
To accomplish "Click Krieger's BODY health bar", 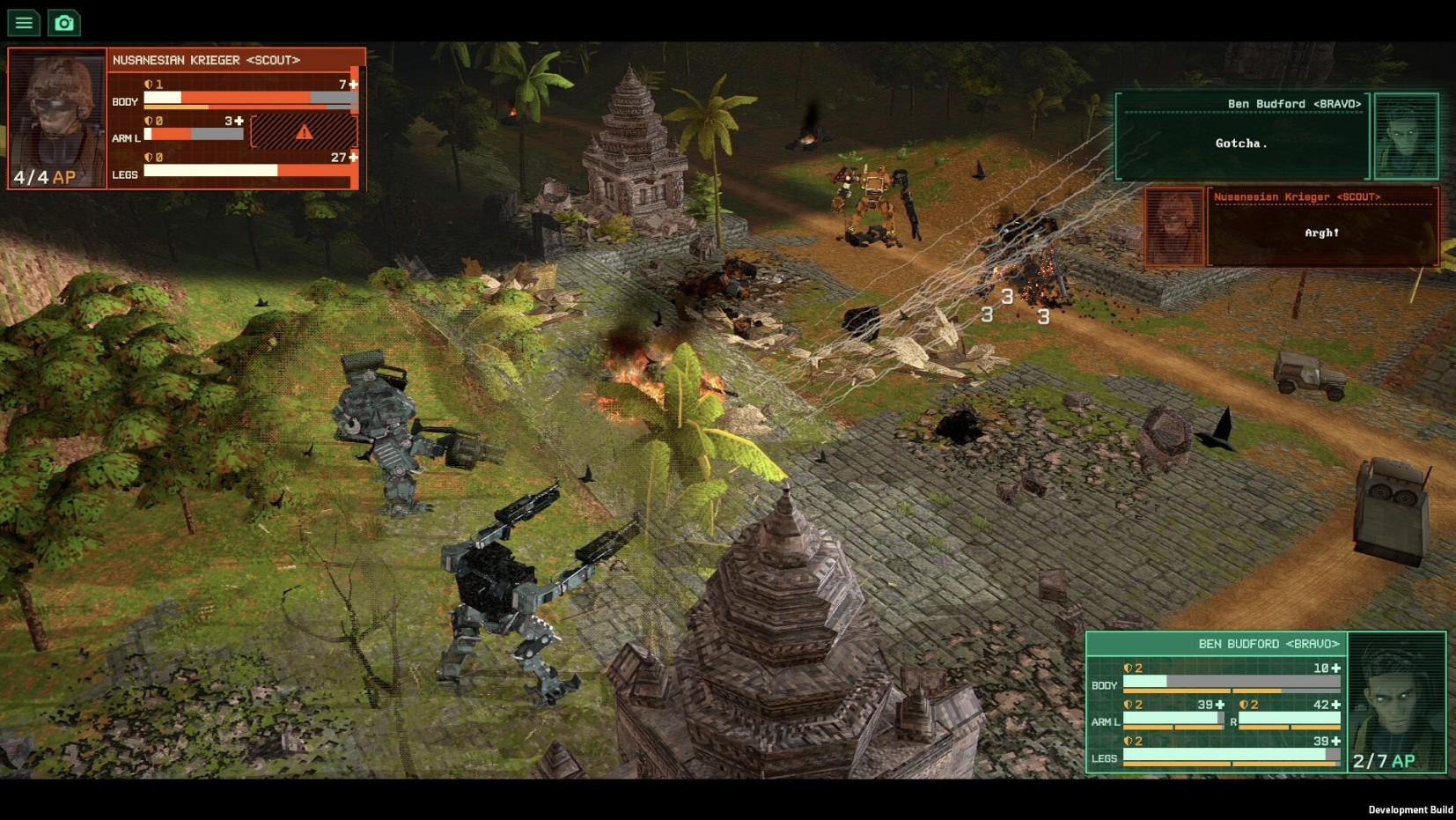I will click(x=233, y=99).
